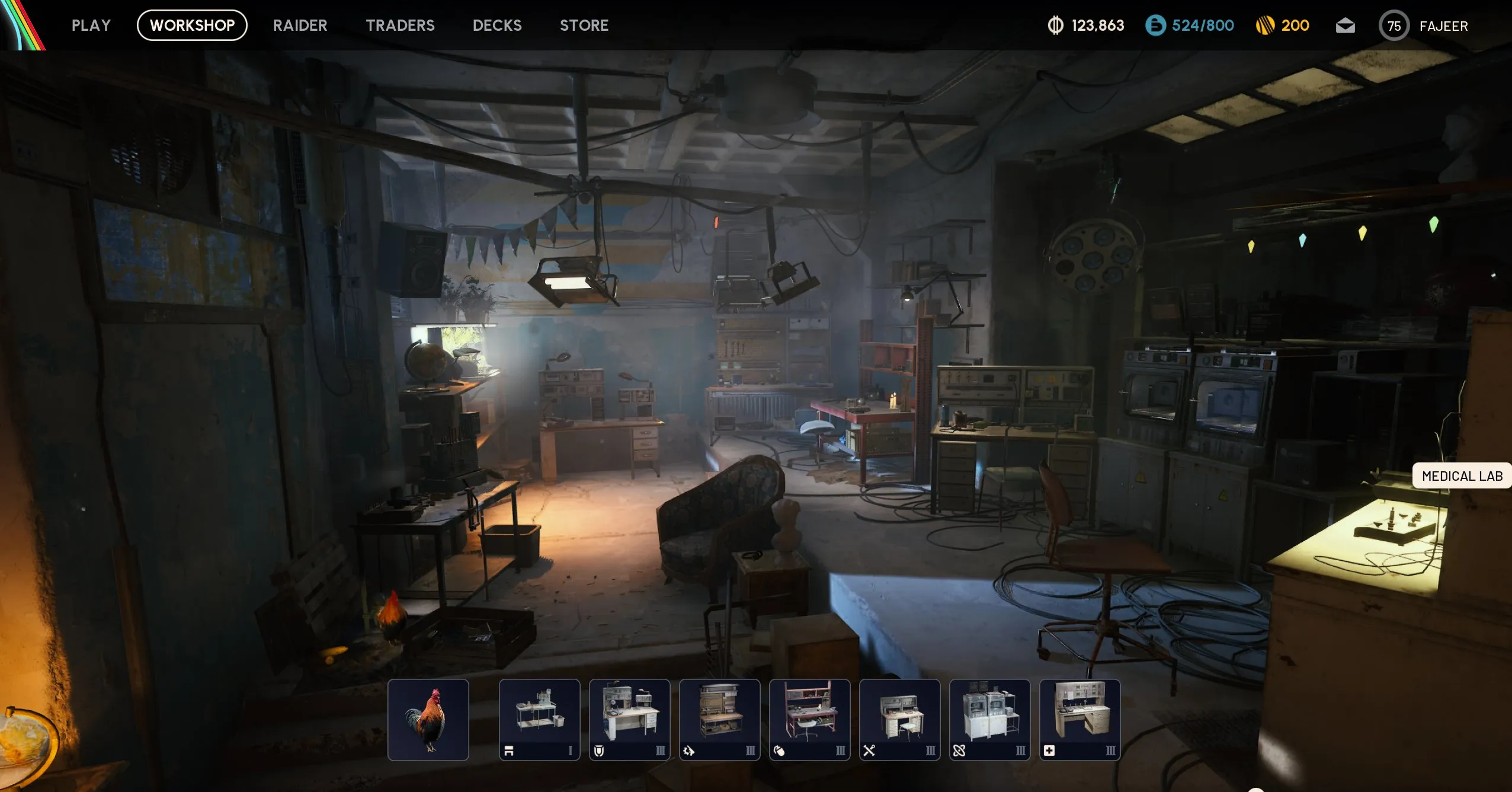This screenshot has width=1512, height=792.
Task: Go to the TRADERS menu
Action: pyautogui.click(x=401, y=25)
